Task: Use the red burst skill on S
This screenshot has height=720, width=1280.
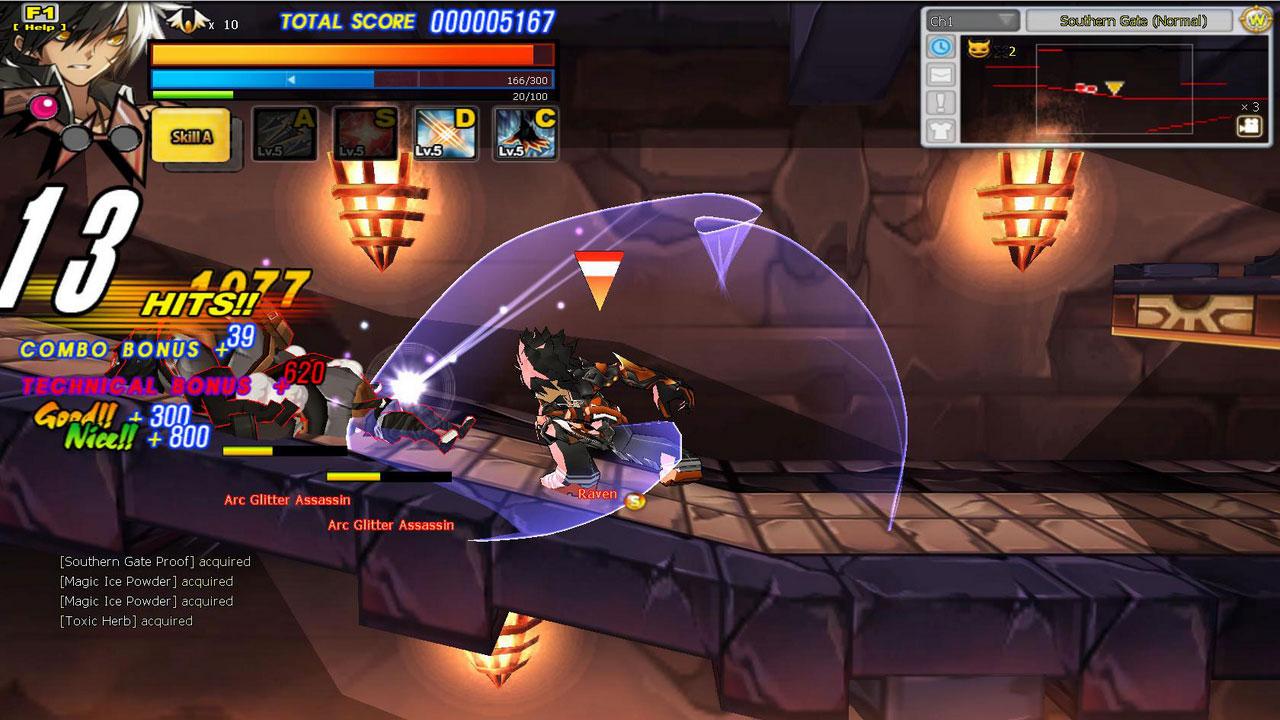Action: click(x=365, y=135)
